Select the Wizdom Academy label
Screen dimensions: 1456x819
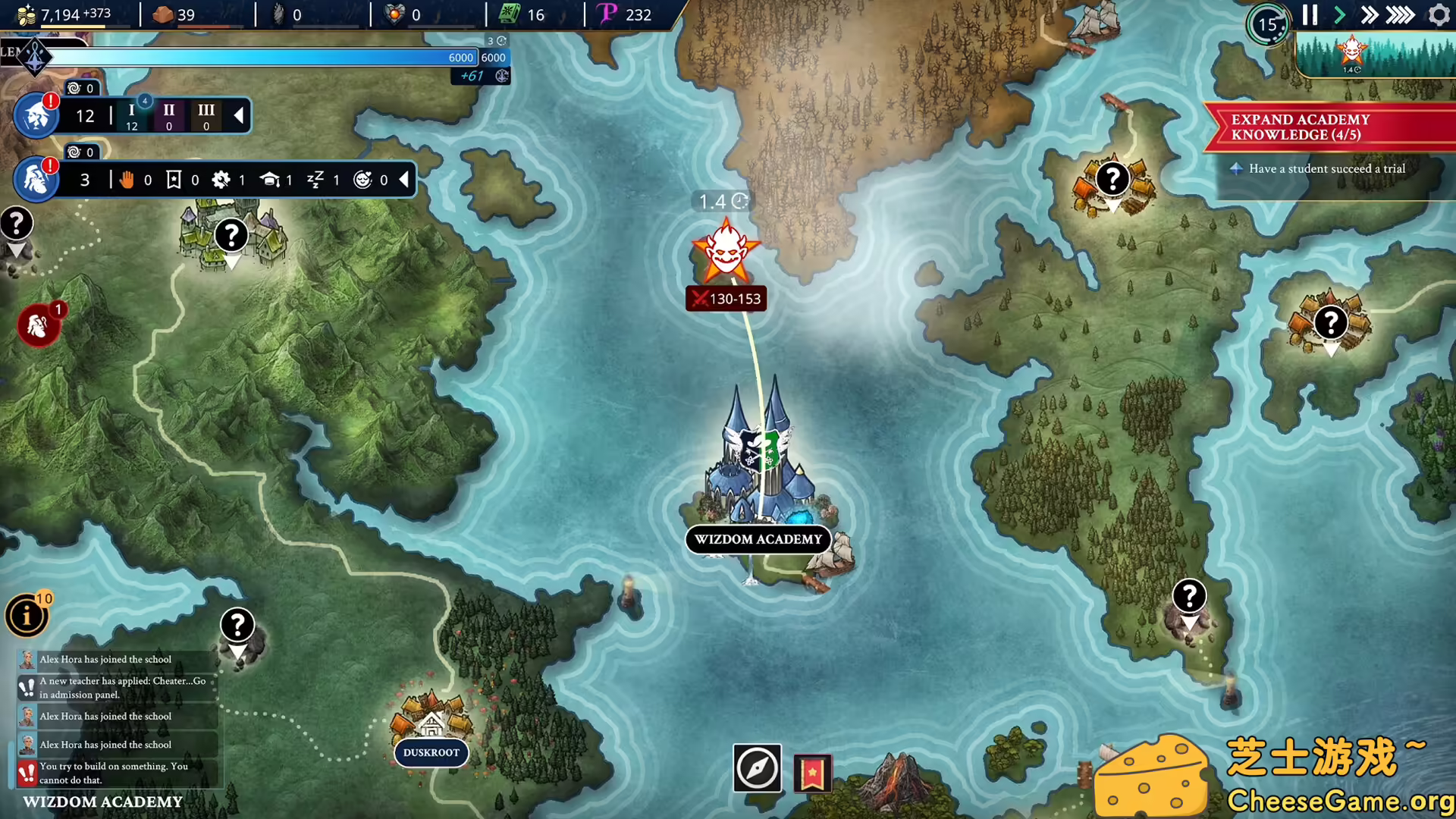coord(758,539)
